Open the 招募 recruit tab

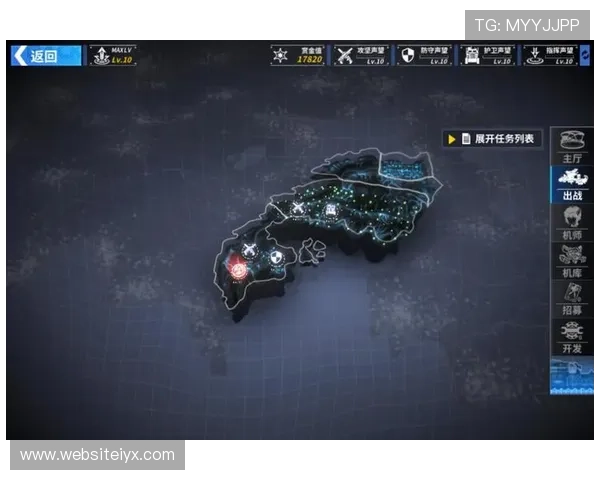pyautogui.click(x=572, y=299)
